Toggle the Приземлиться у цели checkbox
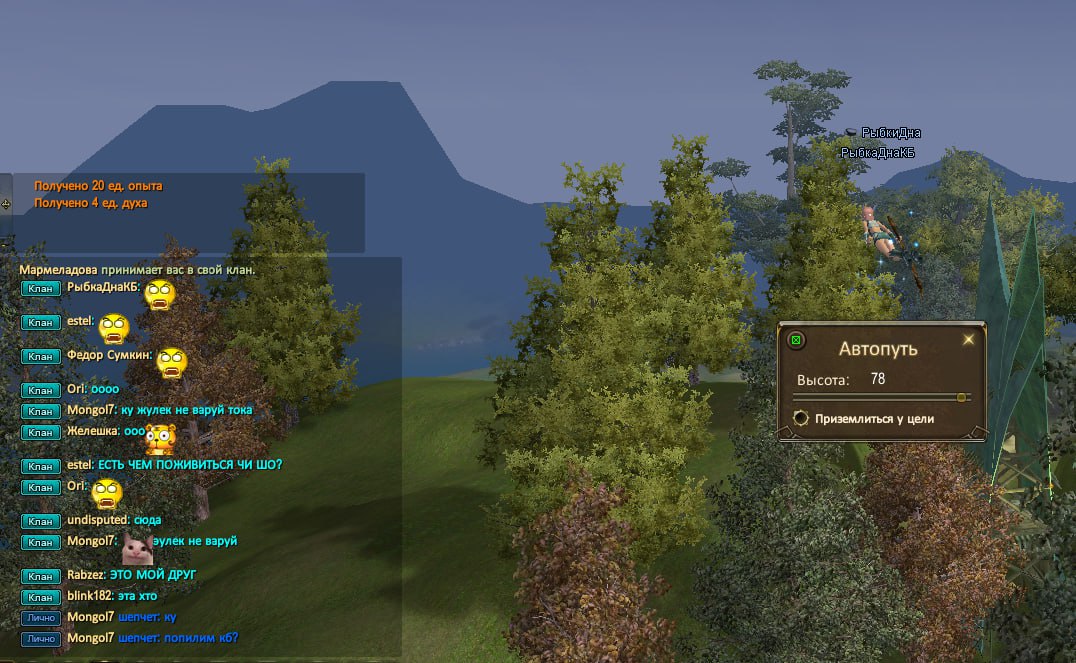 click(x=800, y=419)
